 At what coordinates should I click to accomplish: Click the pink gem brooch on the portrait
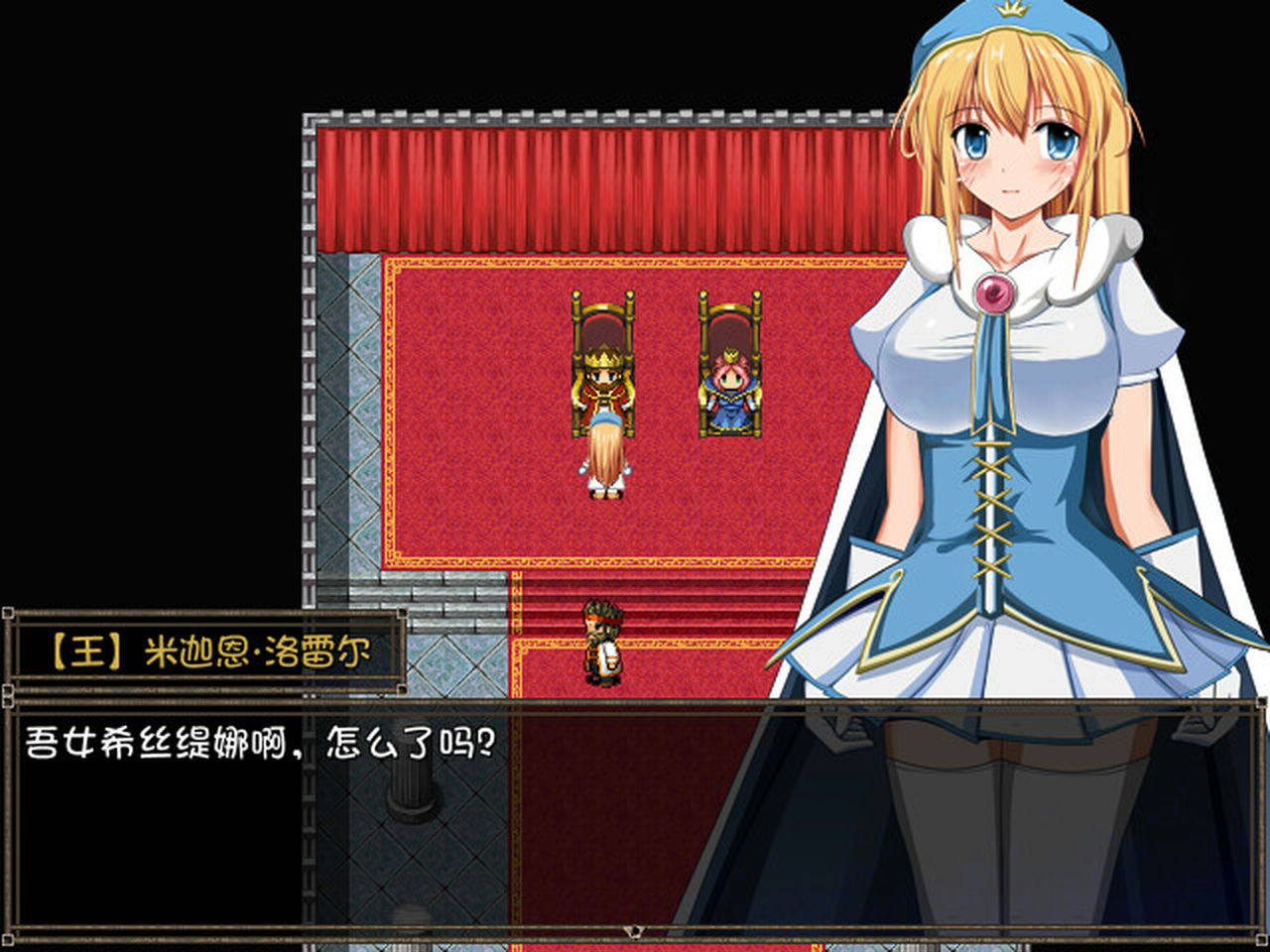995,290
